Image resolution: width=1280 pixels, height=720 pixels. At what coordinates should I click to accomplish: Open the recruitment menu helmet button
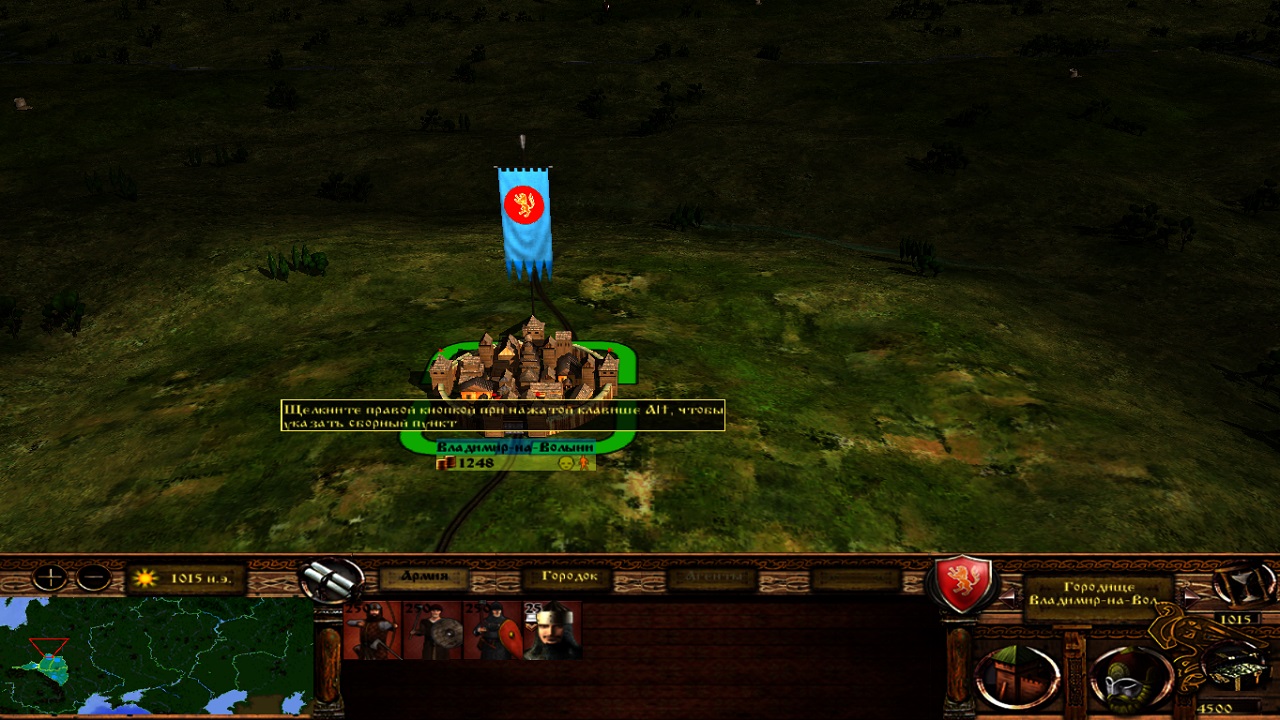click(1130, 677)
